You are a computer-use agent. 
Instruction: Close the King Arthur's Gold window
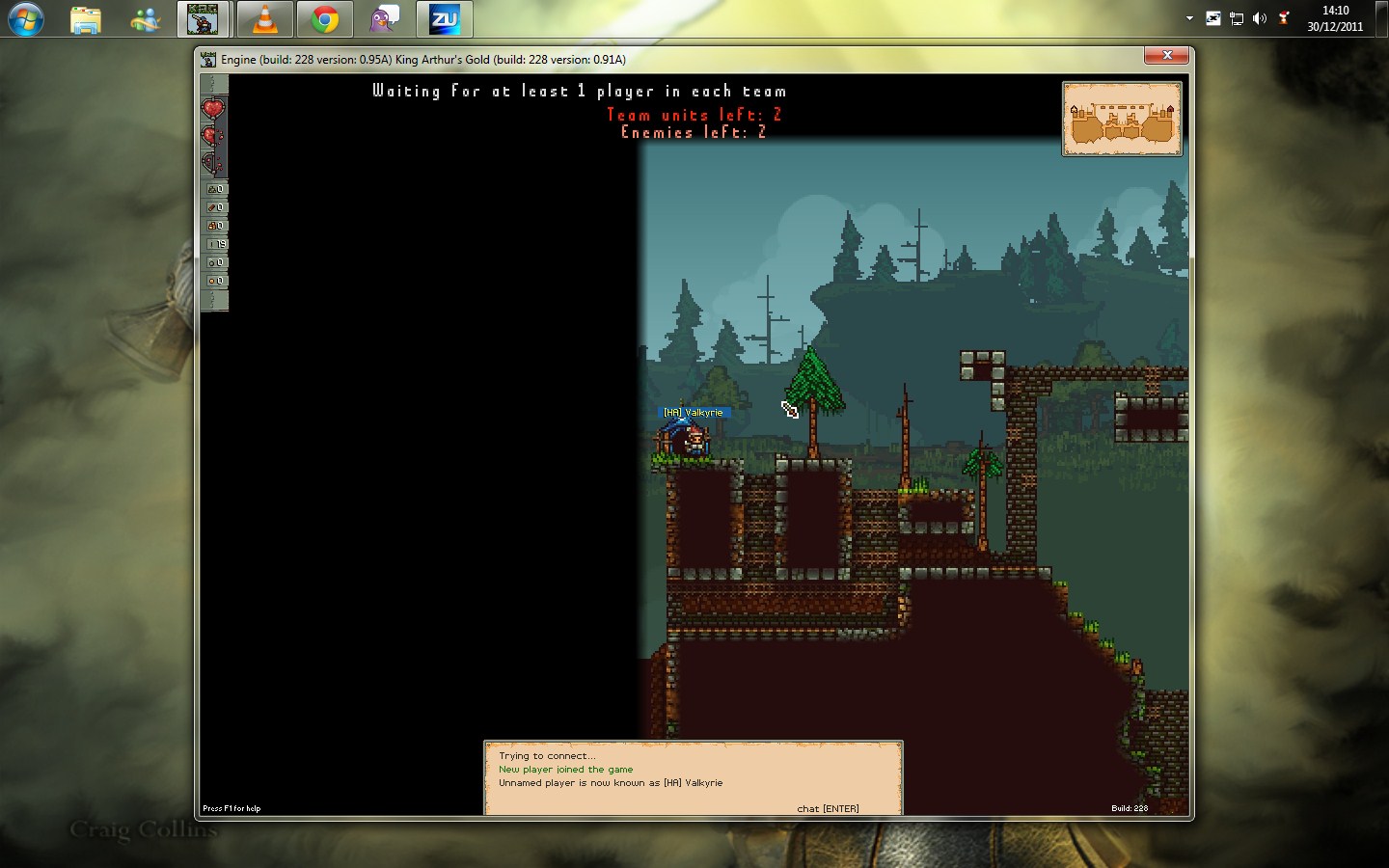pyautogui.click(x=1167, y=56)
